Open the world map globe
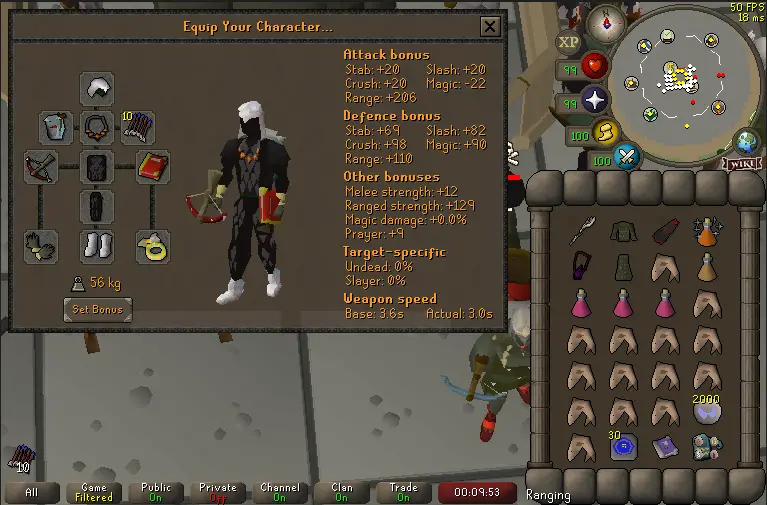This screenshot has height=505, width=767. click(746, 141)
